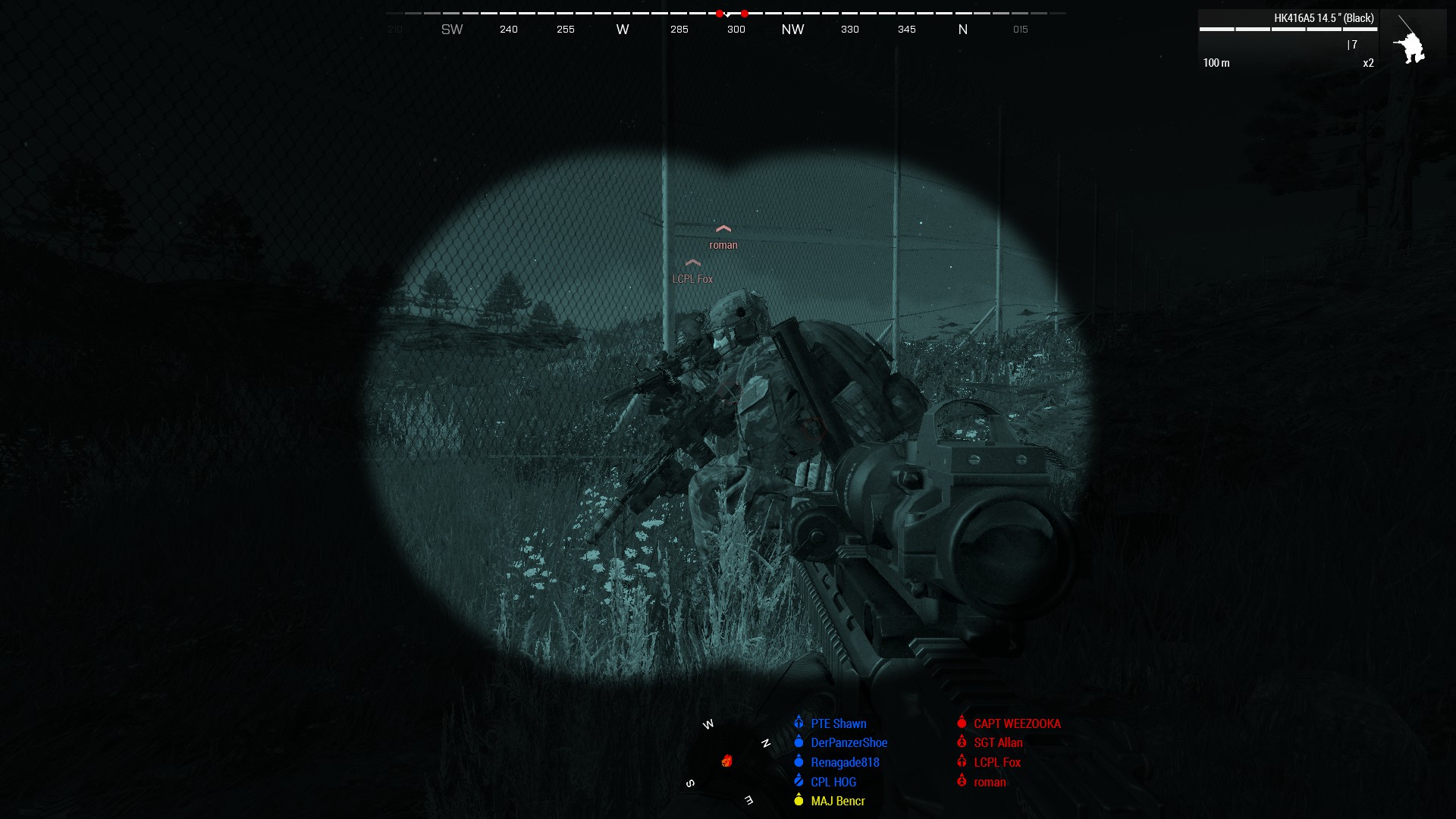Select the W marker on the compass strip
This screenshot has width=1456, height=819.
point(622,29)
